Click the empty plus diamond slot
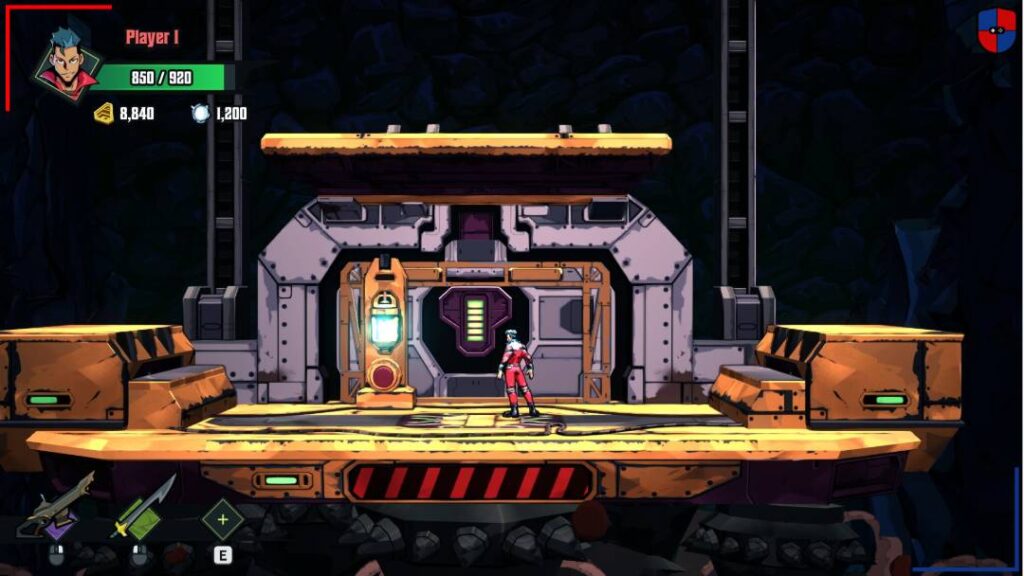This screenshot has width=1024, height=576. click(x=222, y=519)
